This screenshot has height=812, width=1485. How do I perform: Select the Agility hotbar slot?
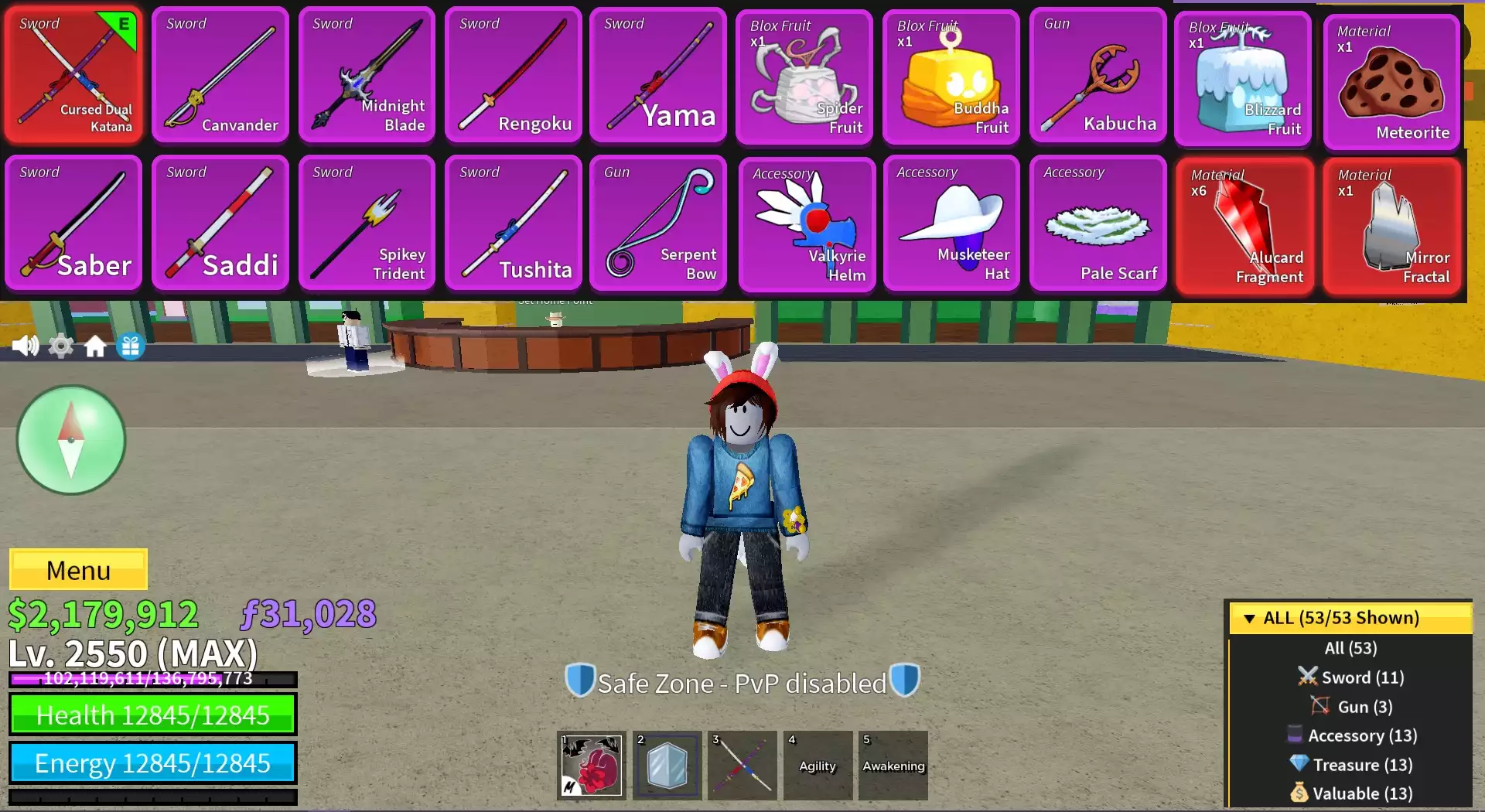click(818, 766)
